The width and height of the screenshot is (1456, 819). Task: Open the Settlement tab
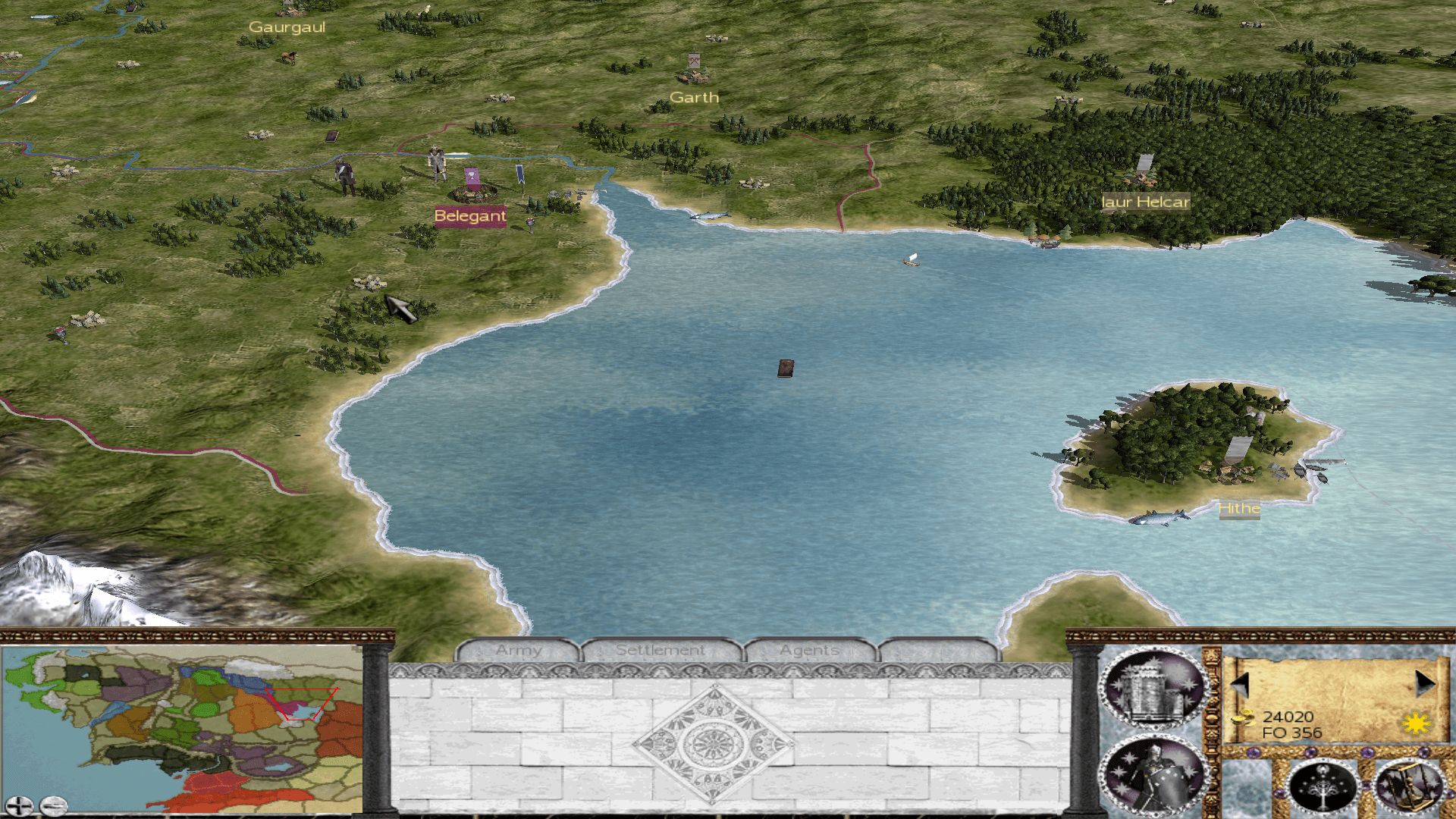tap(660, 651)
